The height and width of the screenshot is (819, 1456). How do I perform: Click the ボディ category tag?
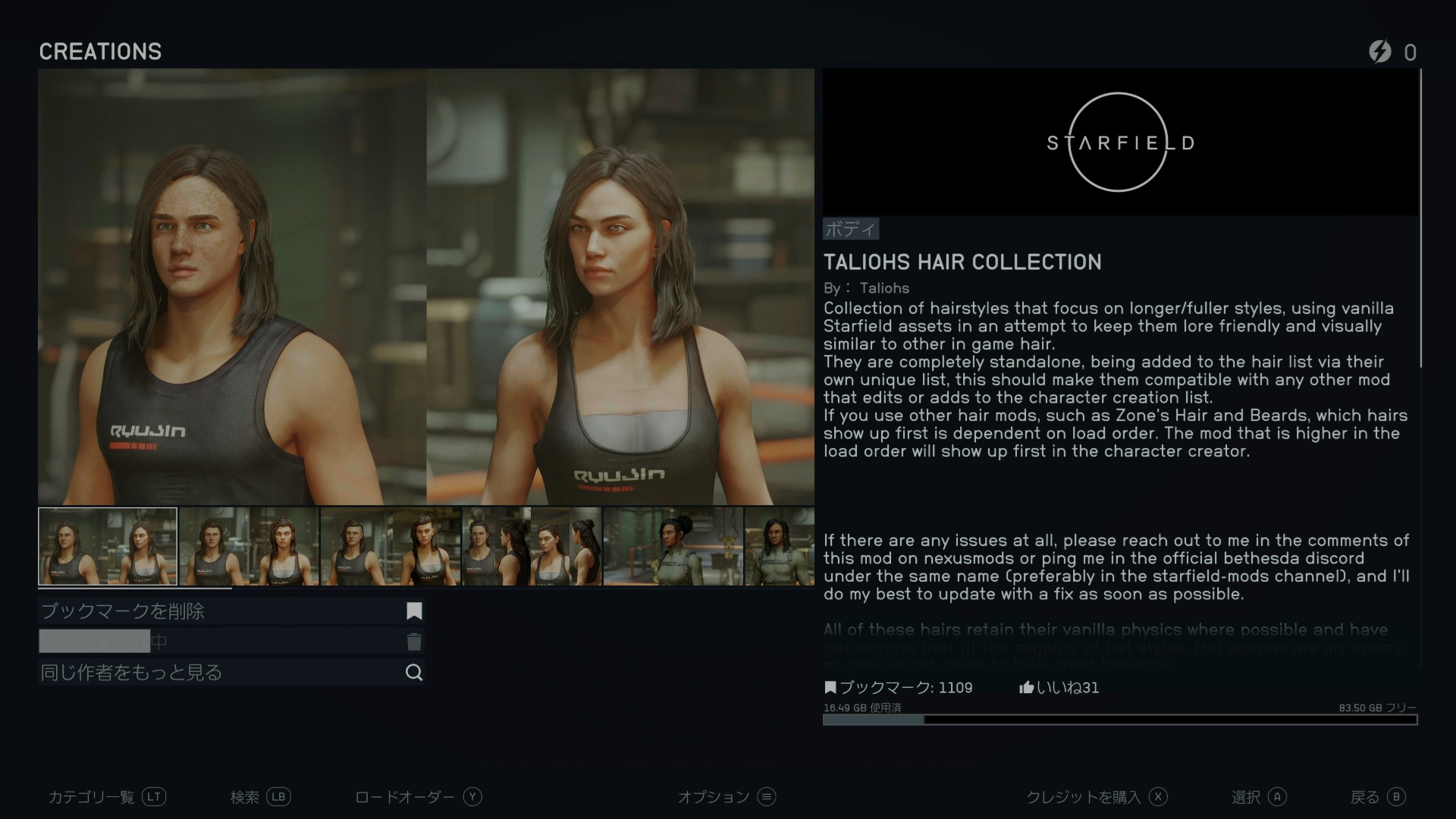850,228
